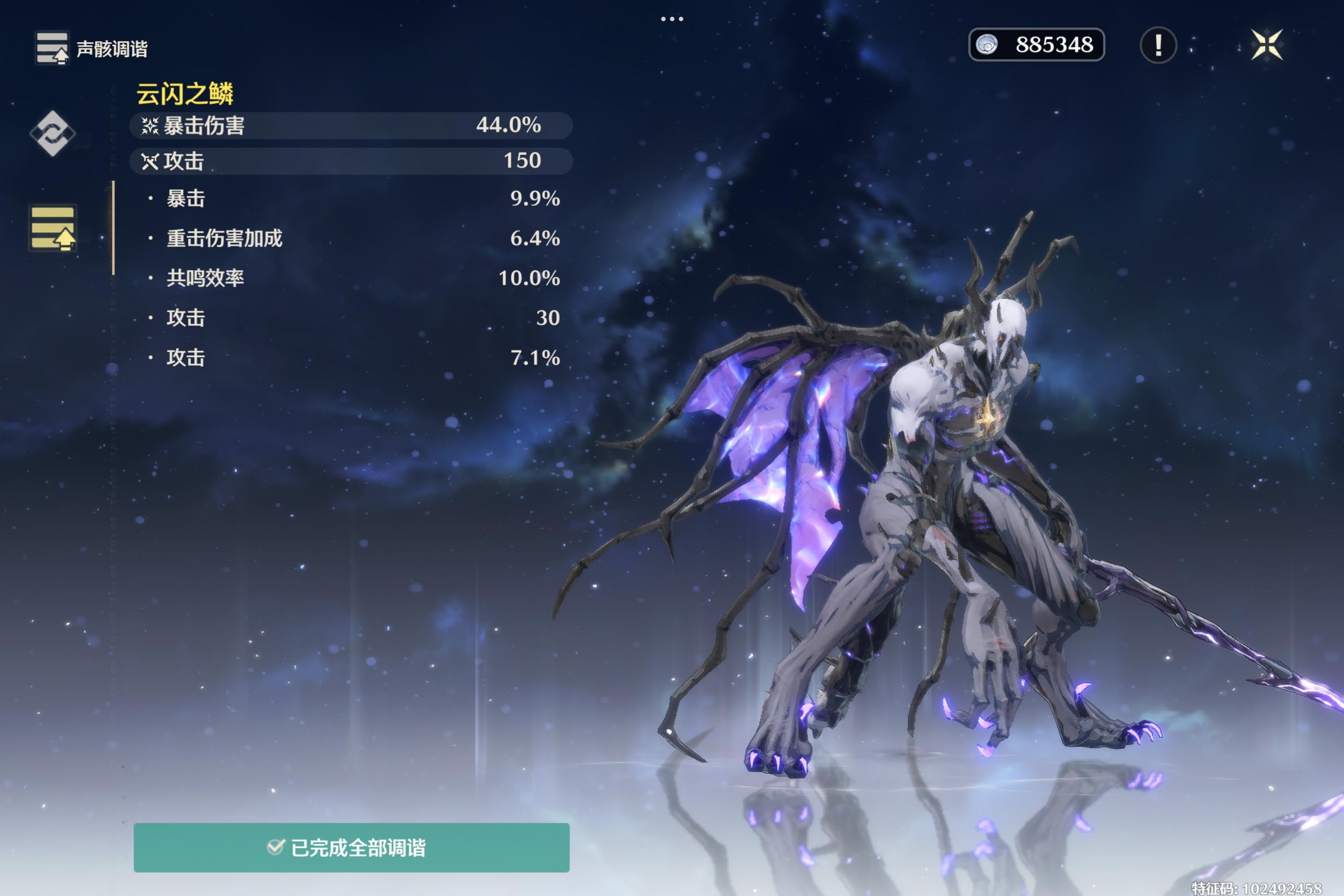Click the 已完成全部调谐 button
The height and width of the screenshot is (896, 1344).
351,847
